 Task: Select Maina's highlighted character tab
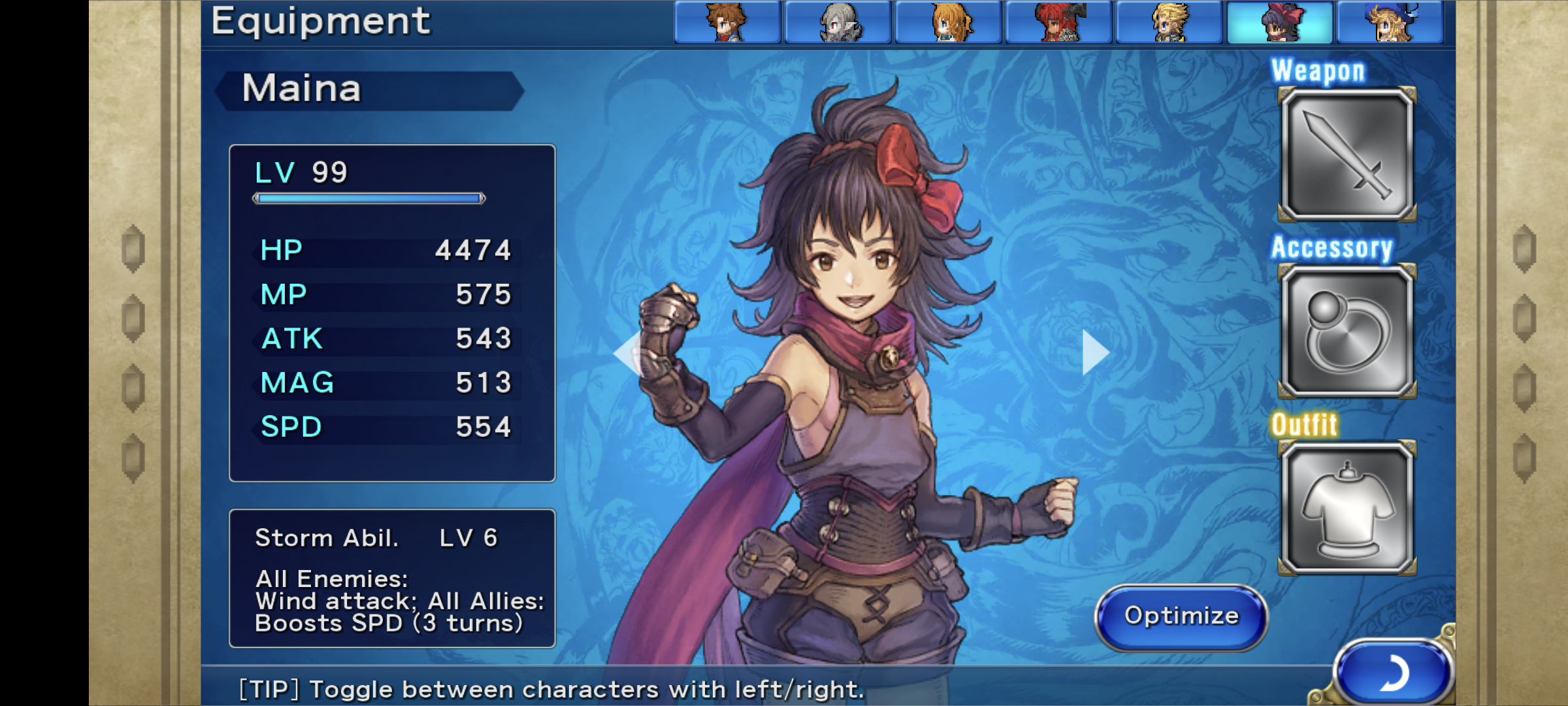click(x=1279, y=22)
